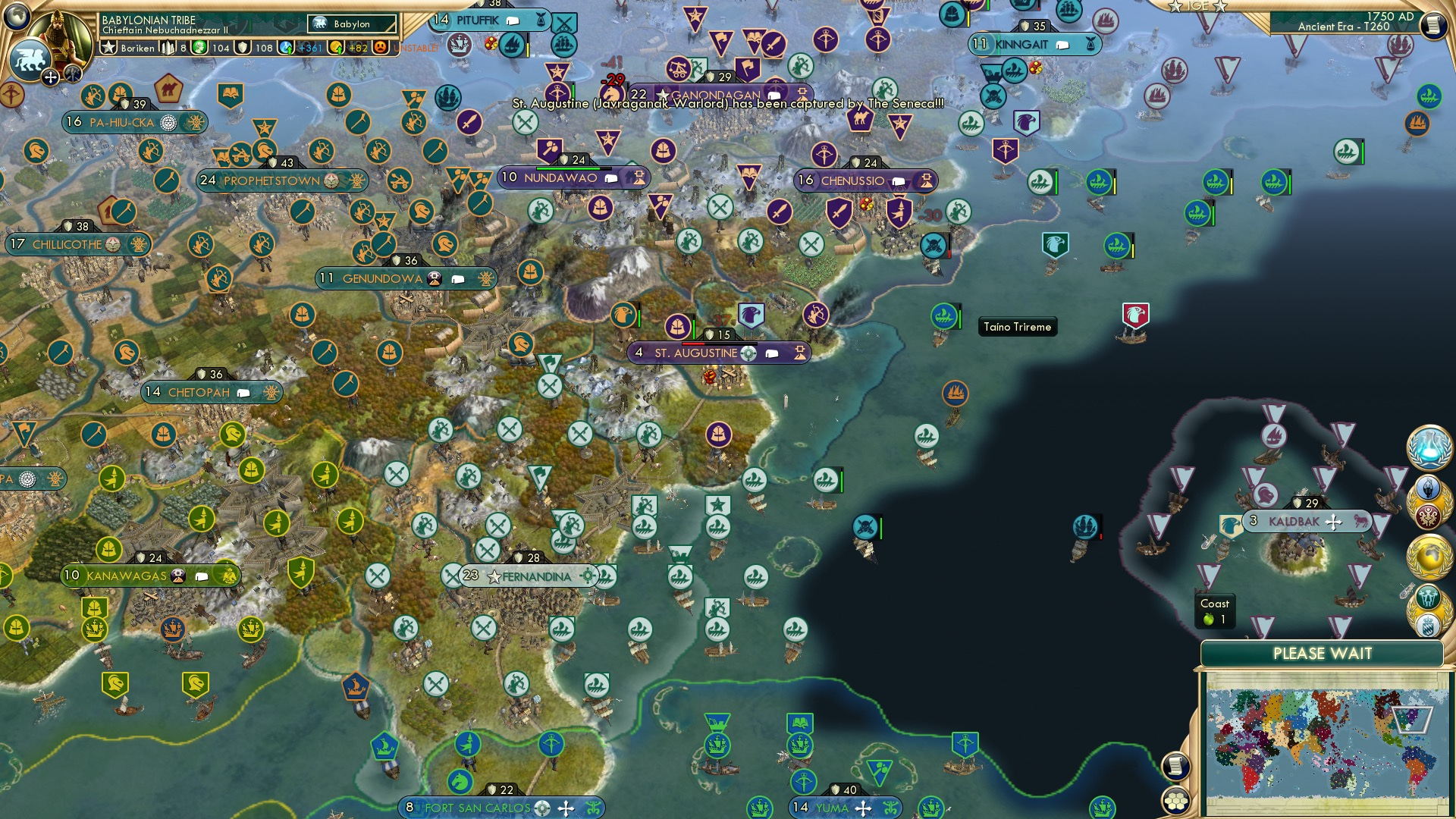The image size is (1456, 819).
Task: Click the gold coin income icon showing +82
Action: tap(336, 48)
